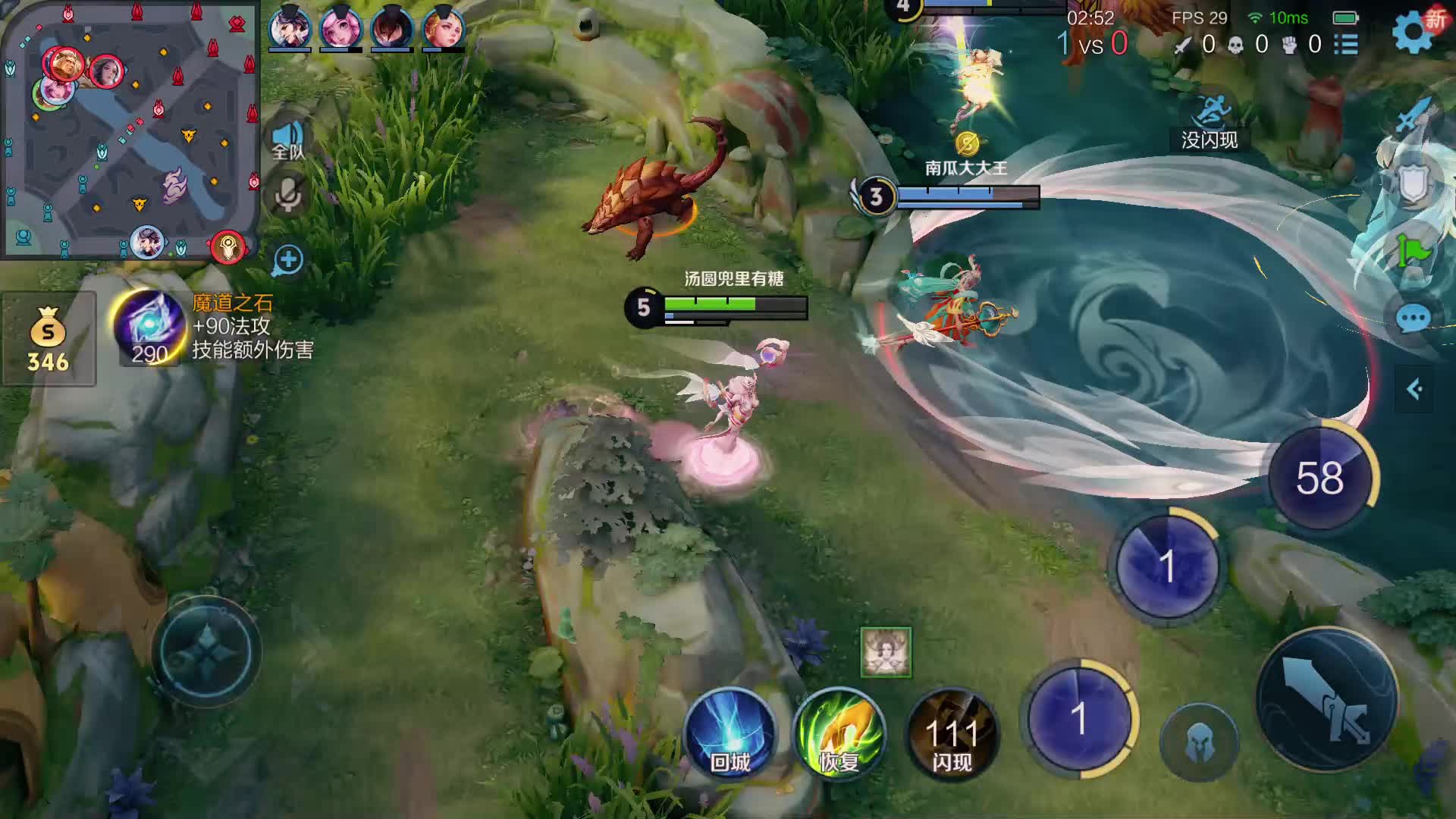
Task: Tap the 闪现 flash summoner spell
Action: click(x=952, y=733)
